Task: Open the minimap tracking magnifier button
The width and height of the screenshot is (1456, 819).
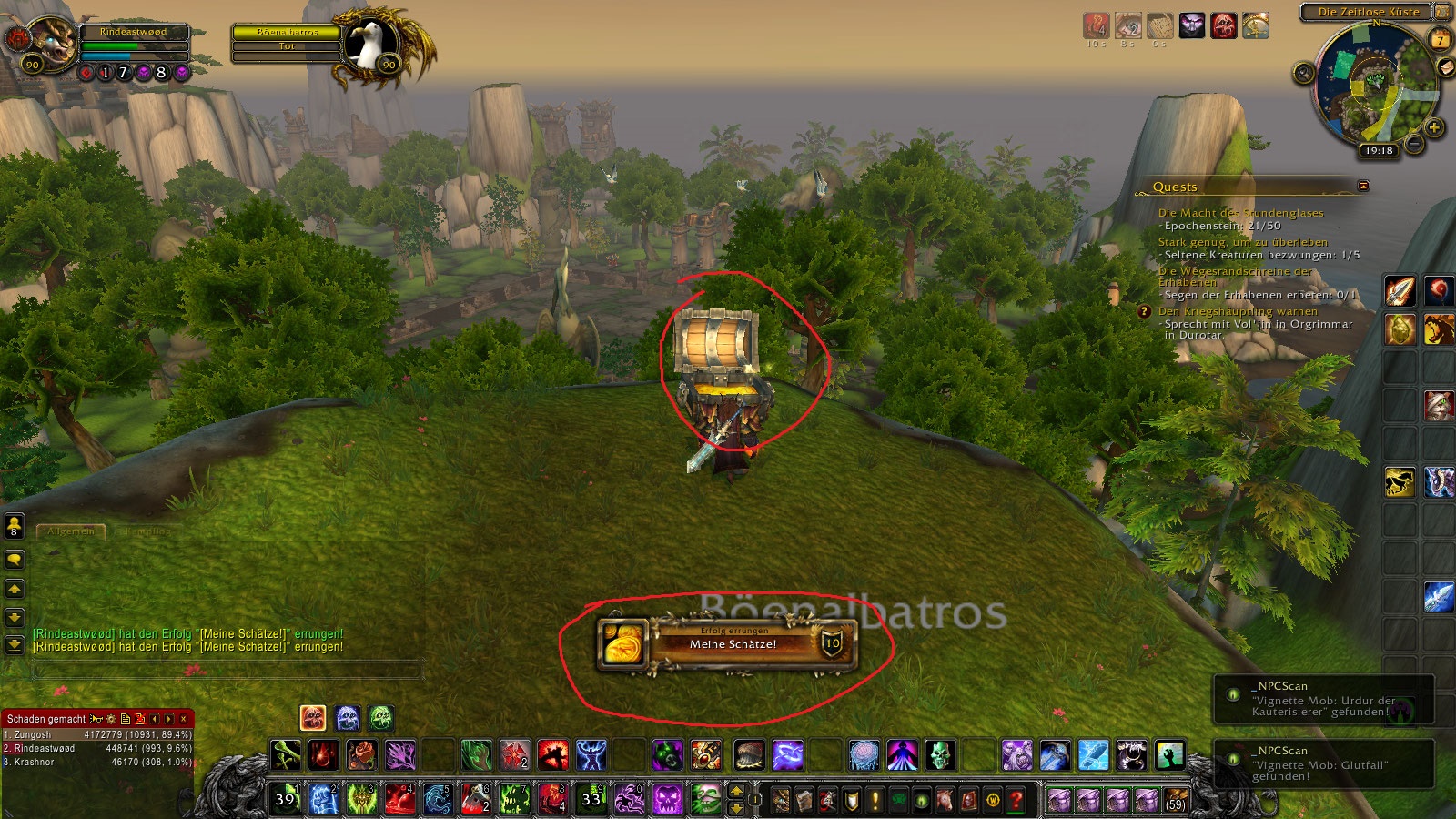Action: tap(1303, 73)
